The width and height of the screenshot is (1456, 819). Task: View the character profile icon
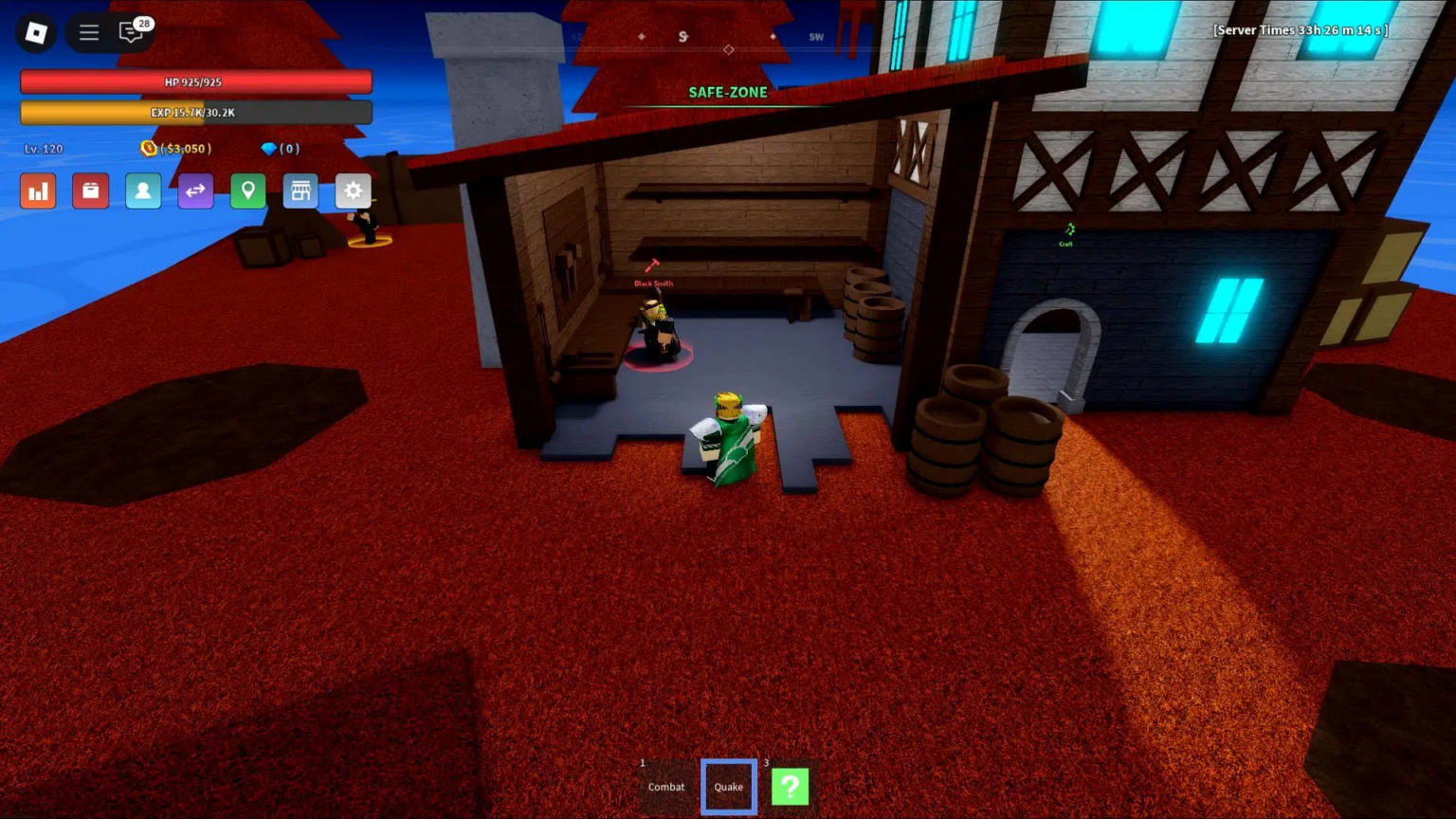pyautogui.click(x=142, y=191)
